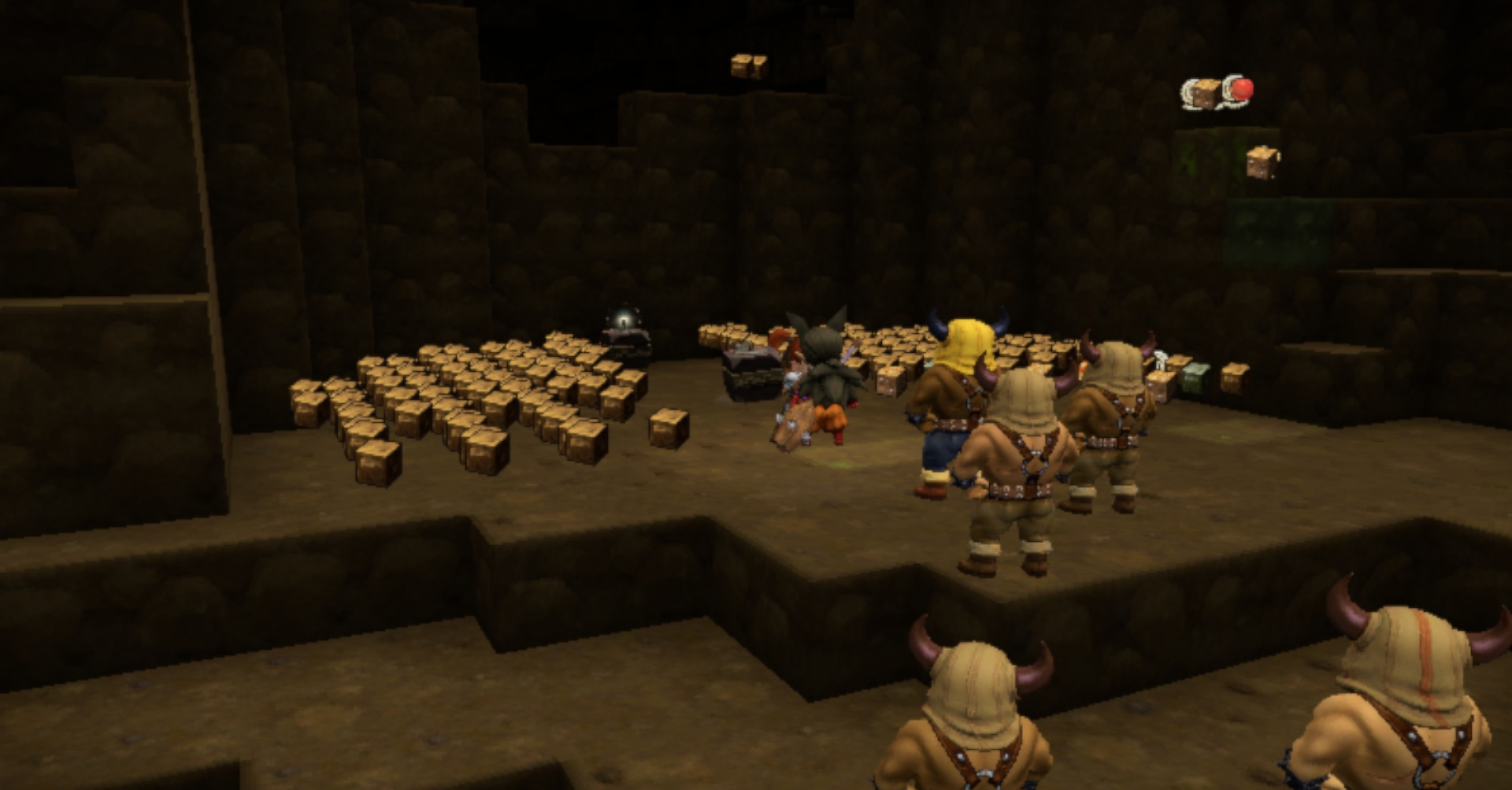
Task: Click the lone wooden crate separated from the pile
Action: (x=668, y=429)
